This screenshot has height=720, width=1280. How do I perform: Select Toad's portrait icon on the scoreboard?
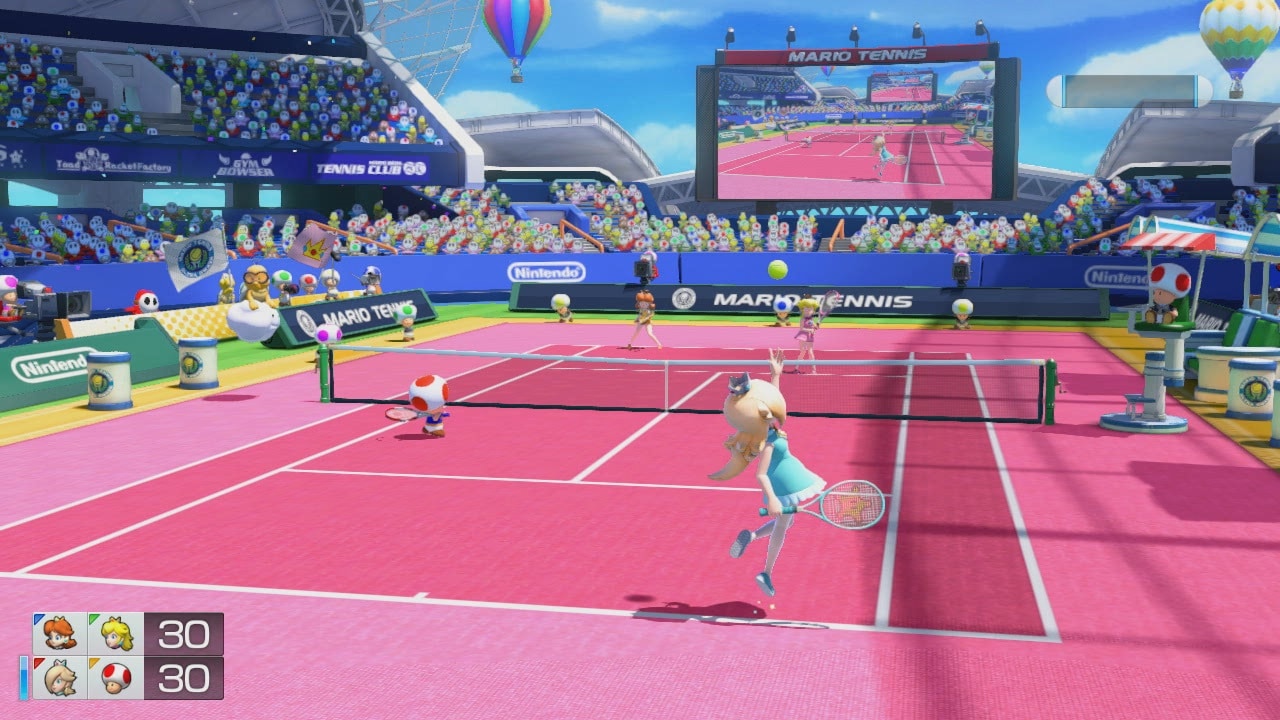pyautogui.click(x=115, y=678)
